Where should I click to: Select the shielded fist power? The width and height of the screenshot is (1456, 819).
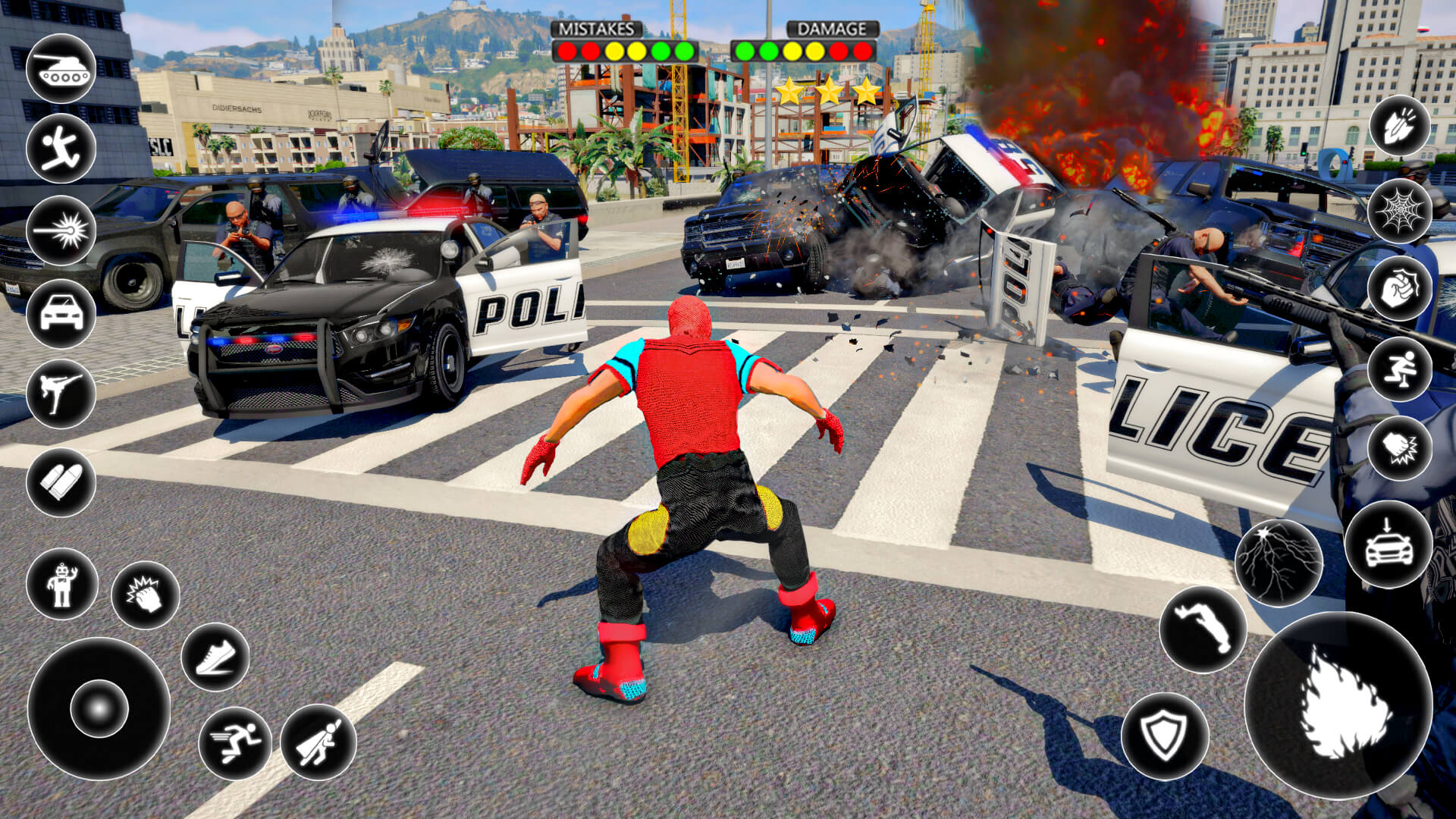(x=1399, y=292)
